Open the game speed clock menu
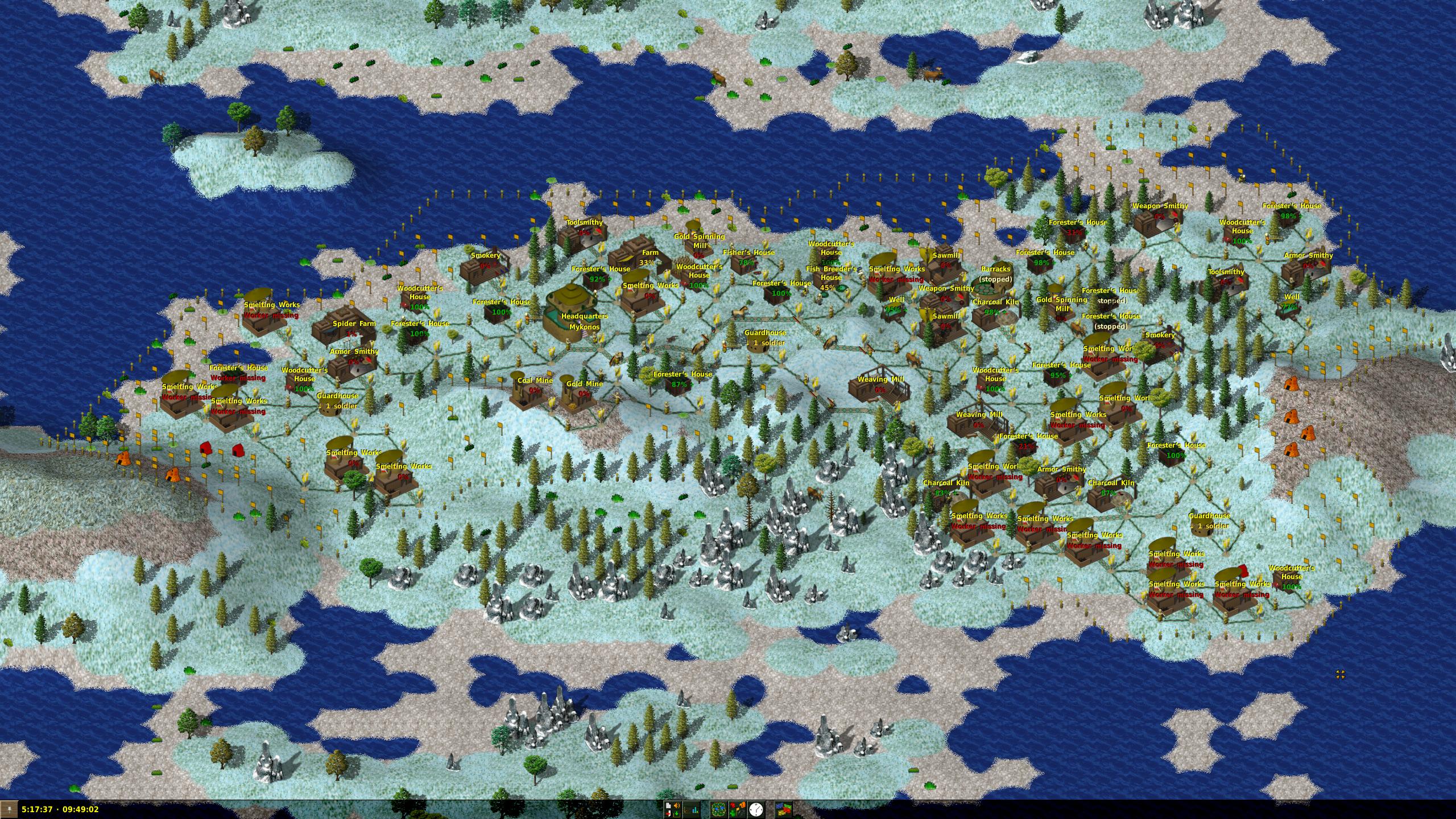The height and width of the screenshot is (819, 1456). (x=756, y=809)
